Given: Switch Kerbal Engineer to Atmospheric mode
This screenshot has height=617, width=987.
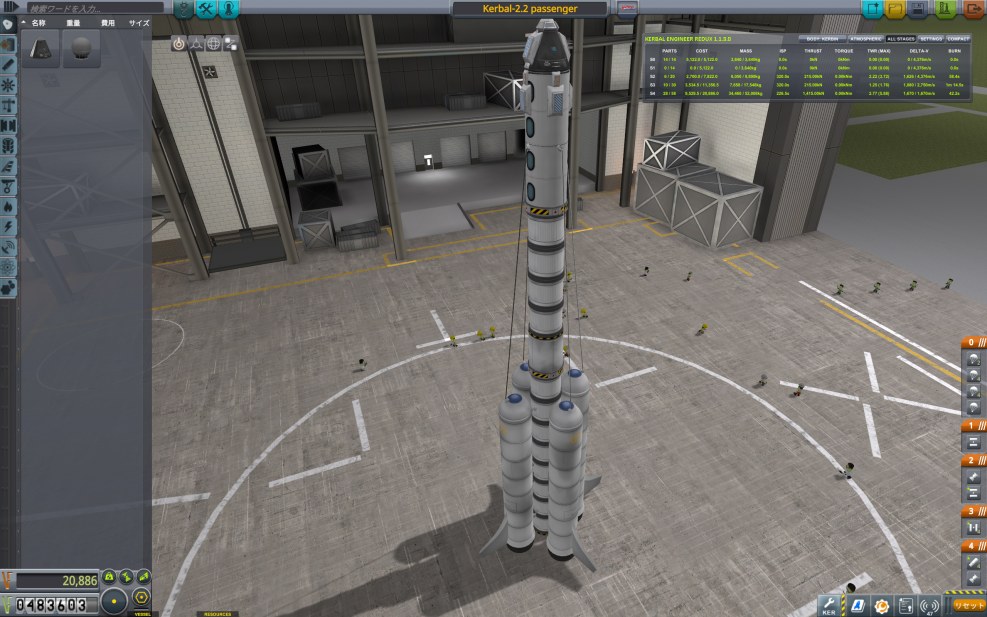Looking at the screenshot, I should click(862, 38).
